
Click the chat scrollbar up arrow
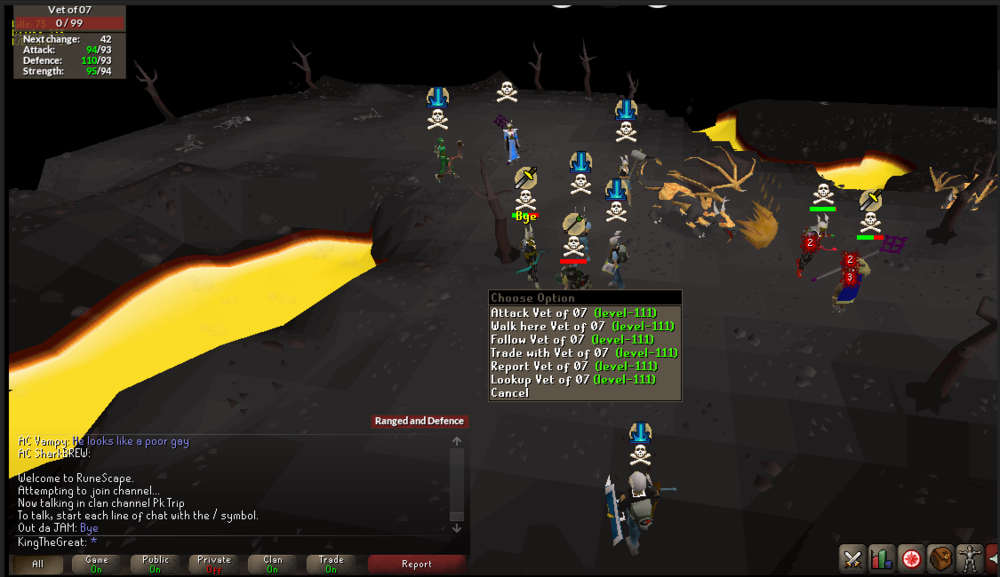pyautogui.click(x=457, y=441)
